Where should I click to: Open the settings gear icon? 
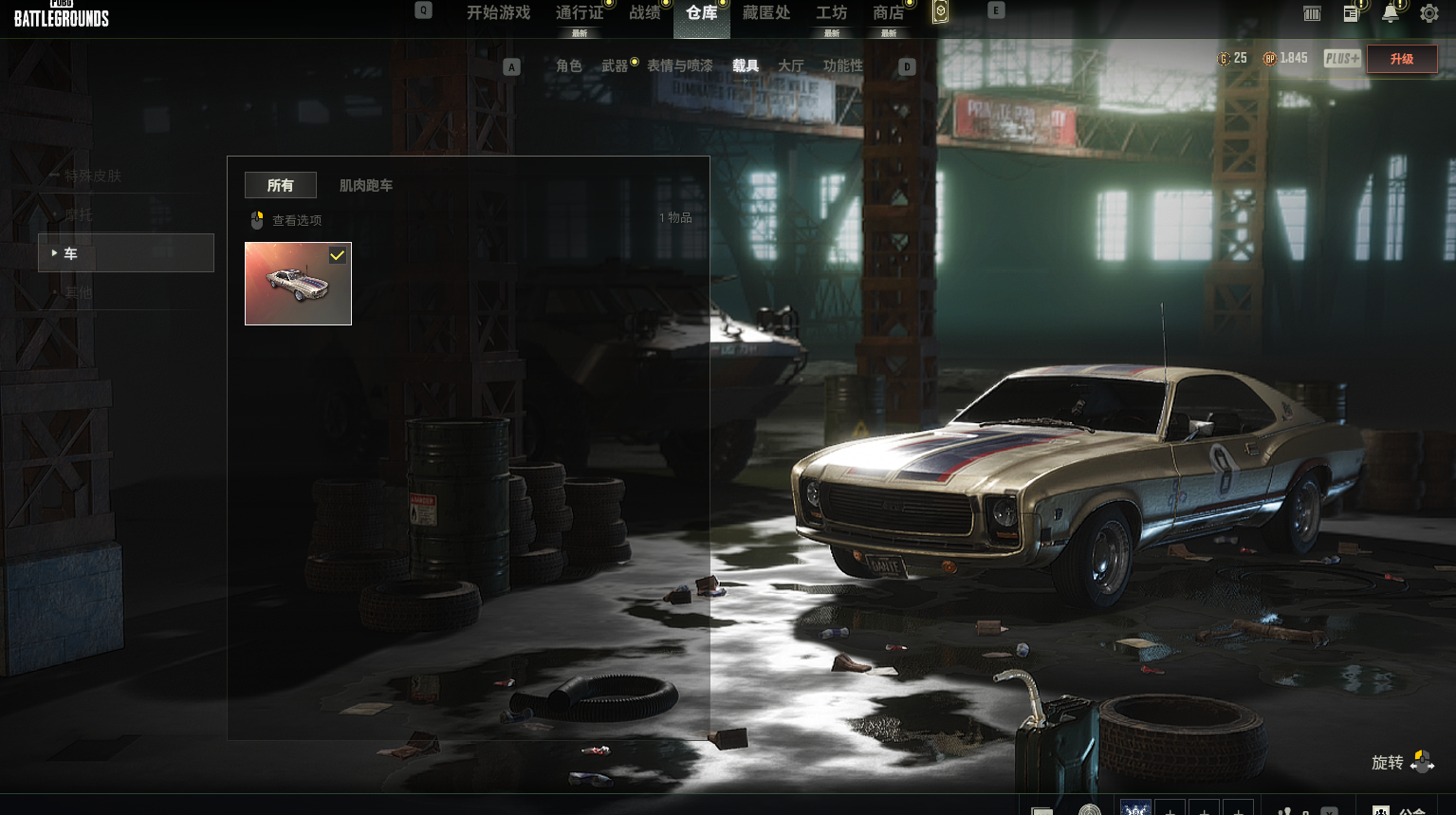[1429, 14]
